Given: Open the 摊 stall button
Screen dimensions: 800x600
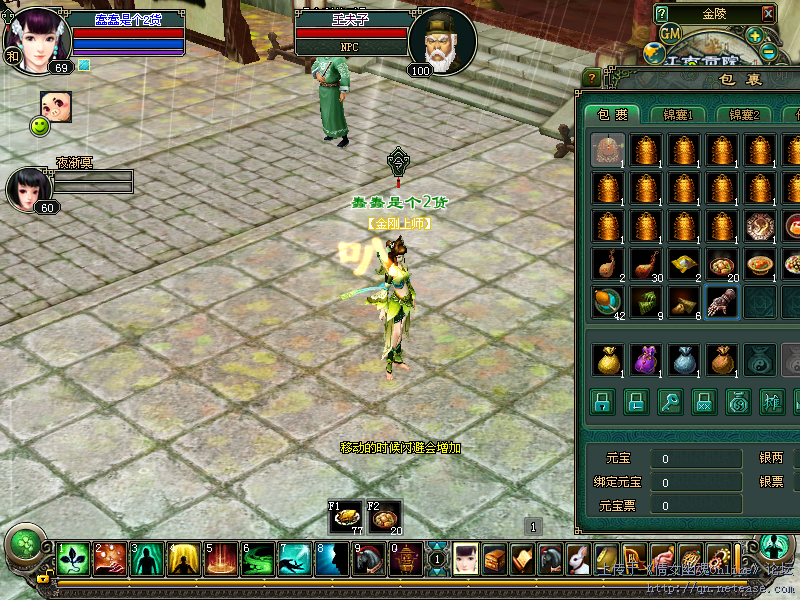Looking at the screenshot, I should (772, 402).
